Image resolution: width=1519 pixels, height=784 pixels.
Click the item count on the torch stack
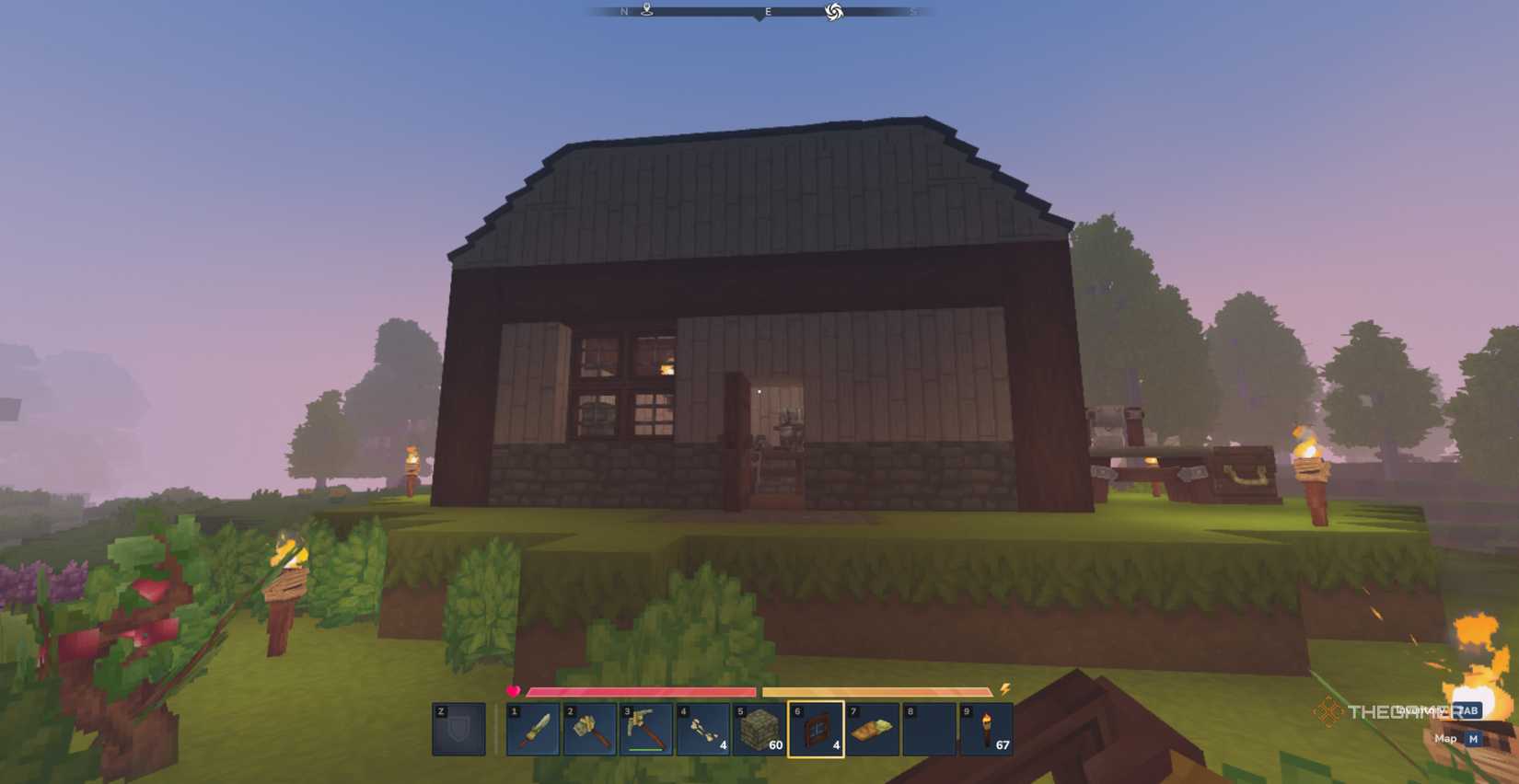pos(1003,745)
